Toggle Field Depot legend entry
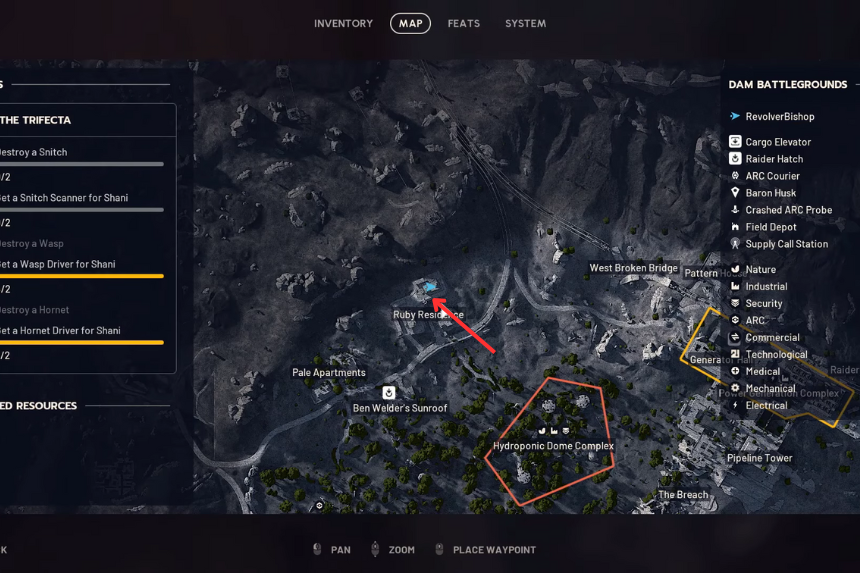 (x=771, y=227)
